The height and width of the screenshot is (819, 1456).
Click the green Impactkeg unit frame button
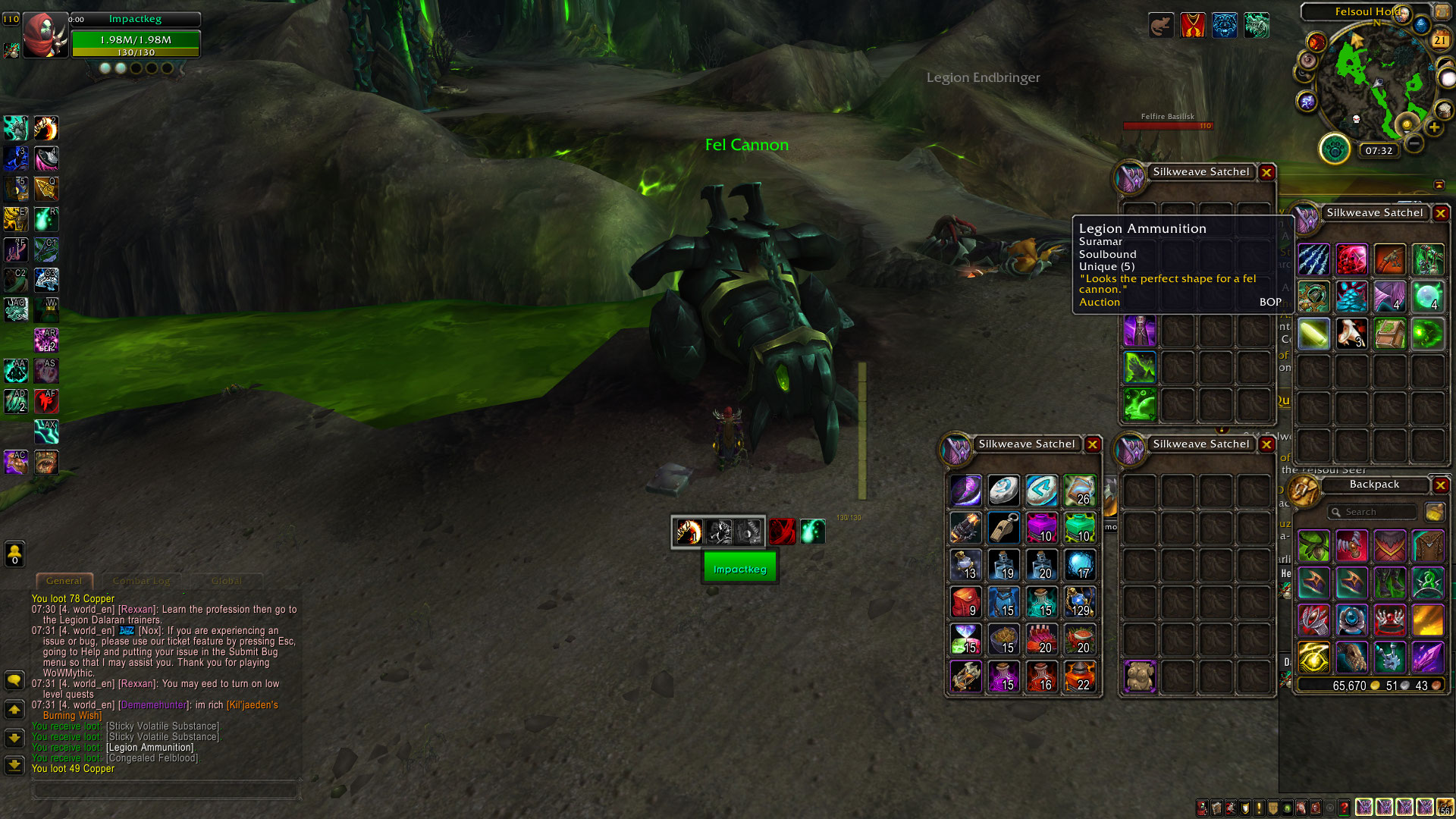(x=739, y=569)
